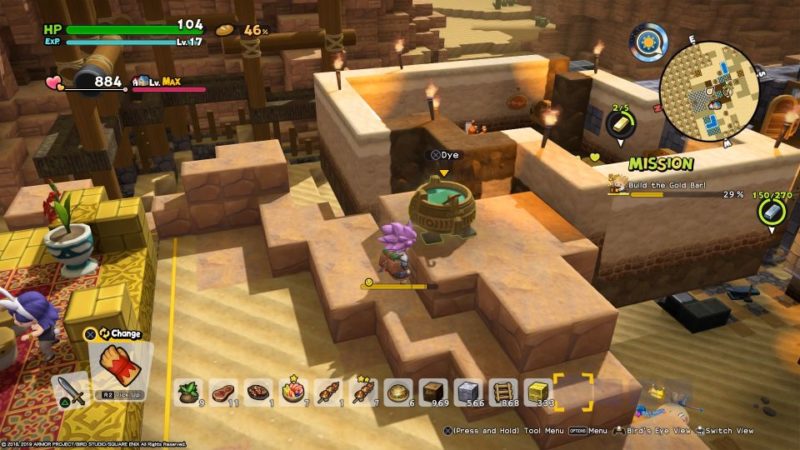
Task: Pick the starred kebab skewer slot
Action: [364, 391]
